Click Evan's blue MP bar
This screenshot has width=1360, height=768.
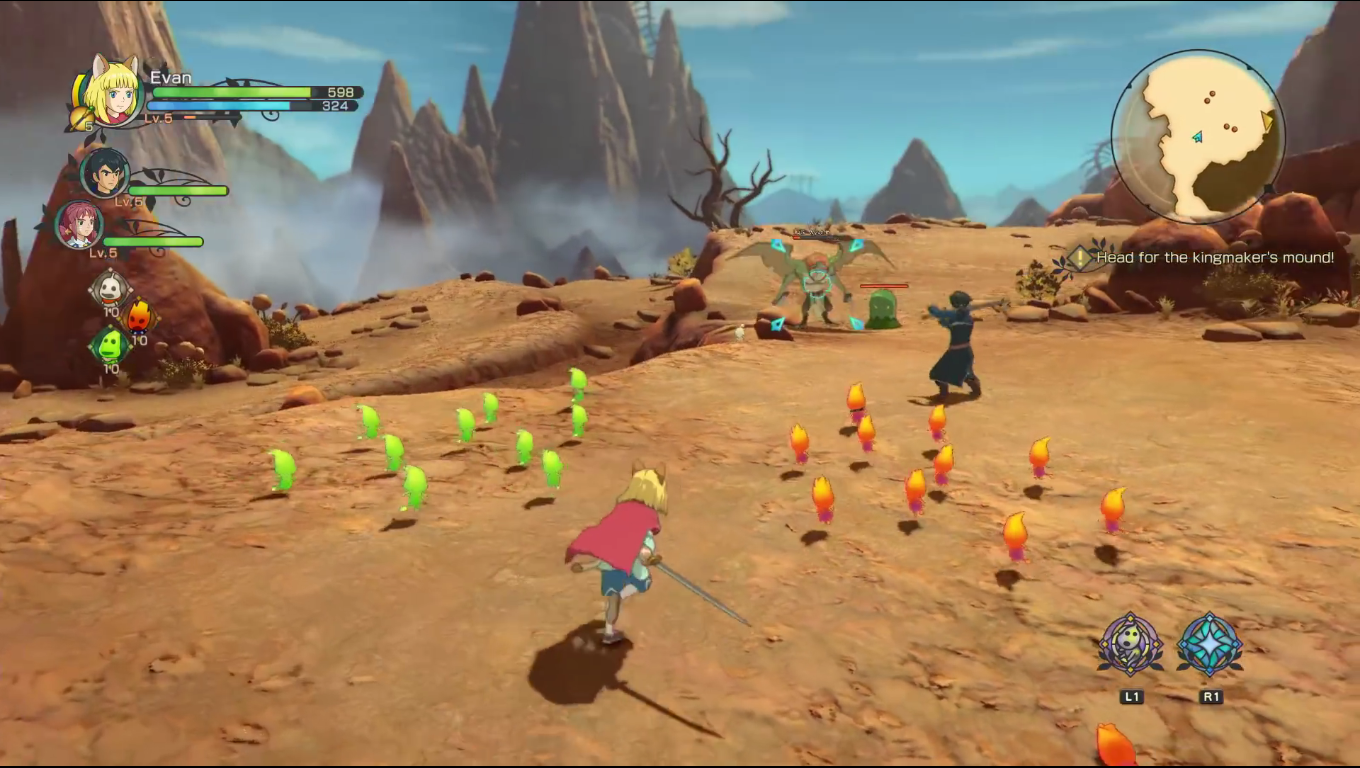point(220,105)
